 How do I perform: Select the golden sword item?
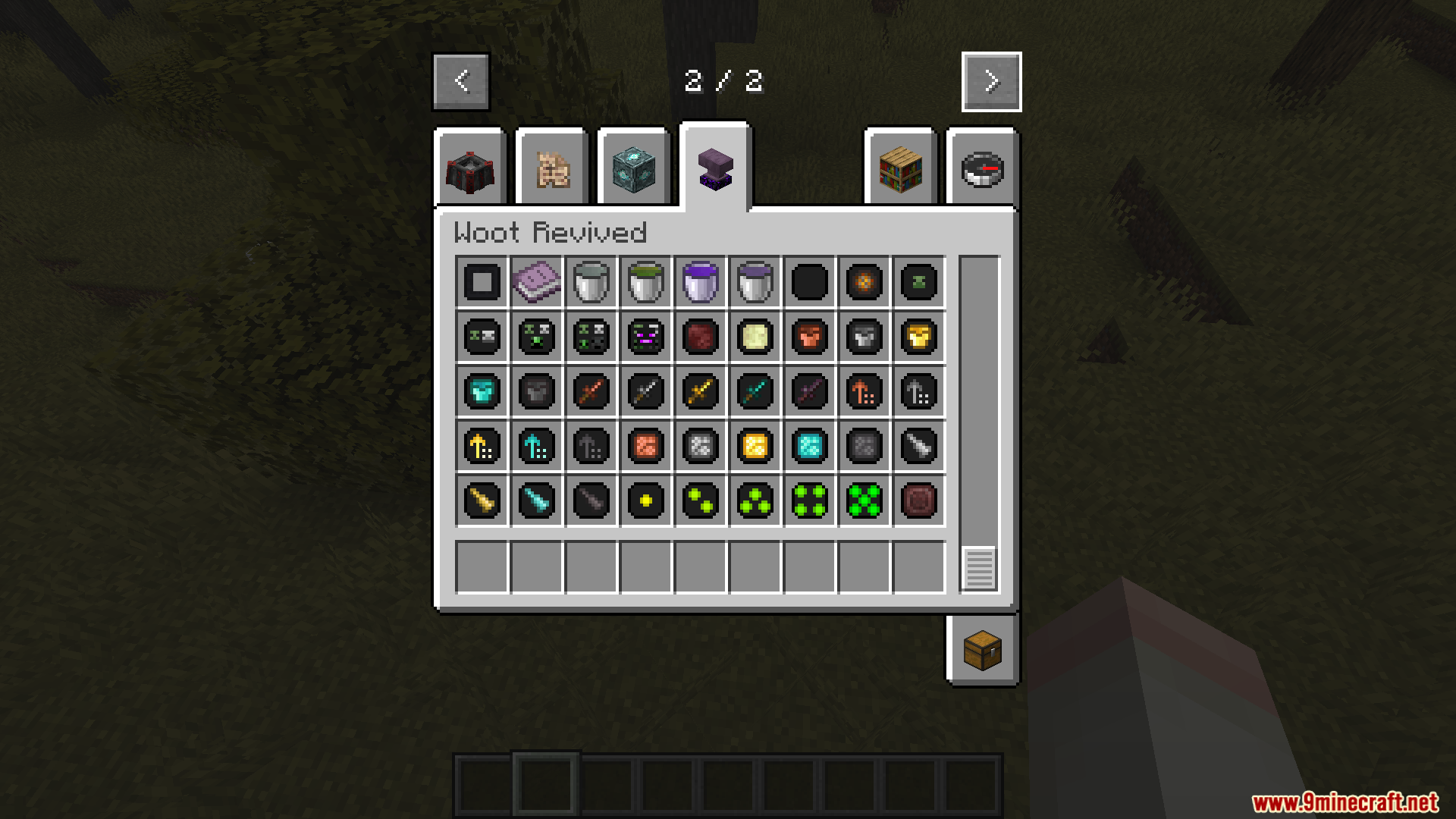tap(700, 392)
